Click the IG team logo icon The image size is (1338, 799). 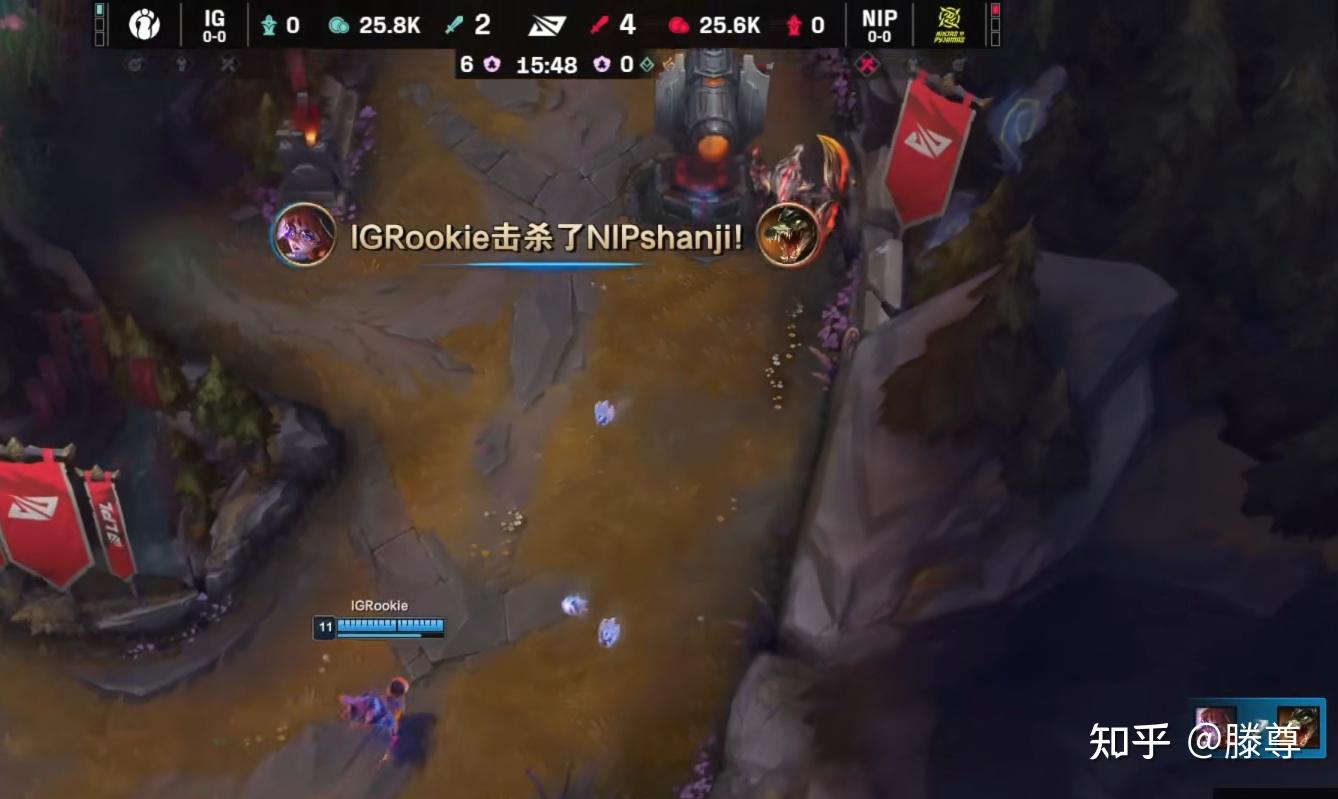tap(143, 25)
